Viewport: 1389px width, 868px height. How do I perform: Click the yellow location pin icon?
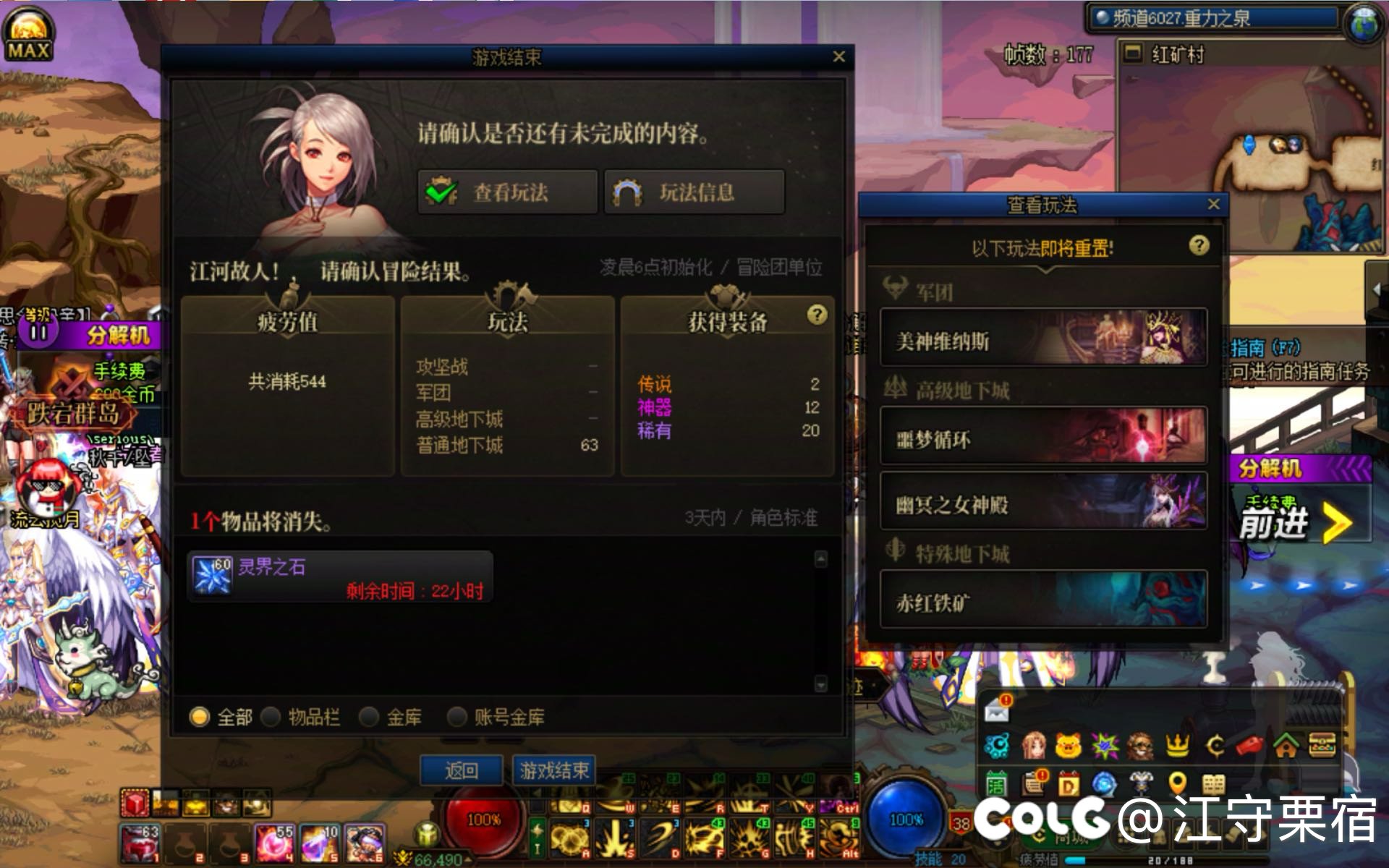1176,785
